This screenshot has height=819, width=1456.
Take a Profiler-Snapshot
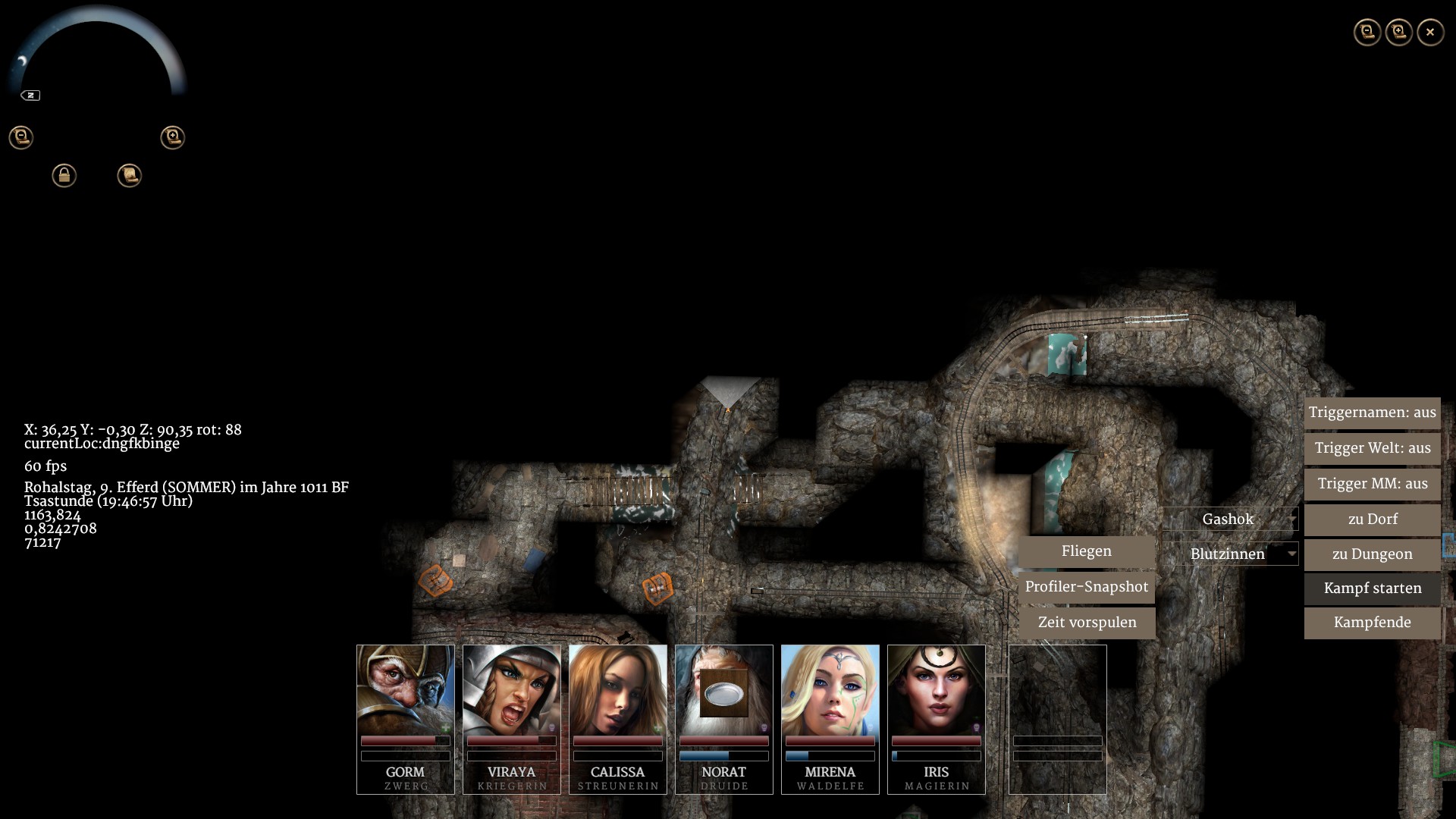(x=1086, y=587)
